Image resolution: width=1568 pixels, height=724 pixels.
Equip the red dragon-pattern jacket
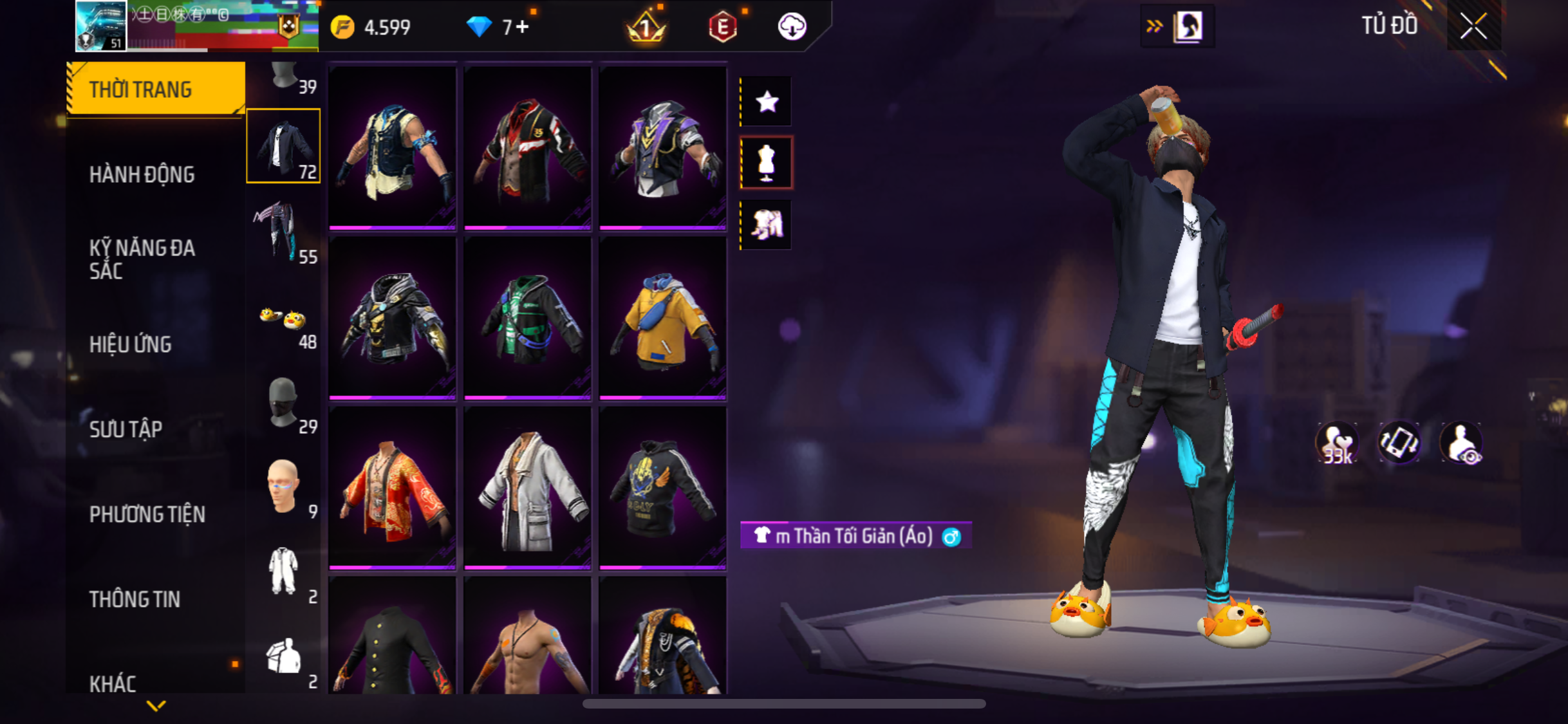392,489
